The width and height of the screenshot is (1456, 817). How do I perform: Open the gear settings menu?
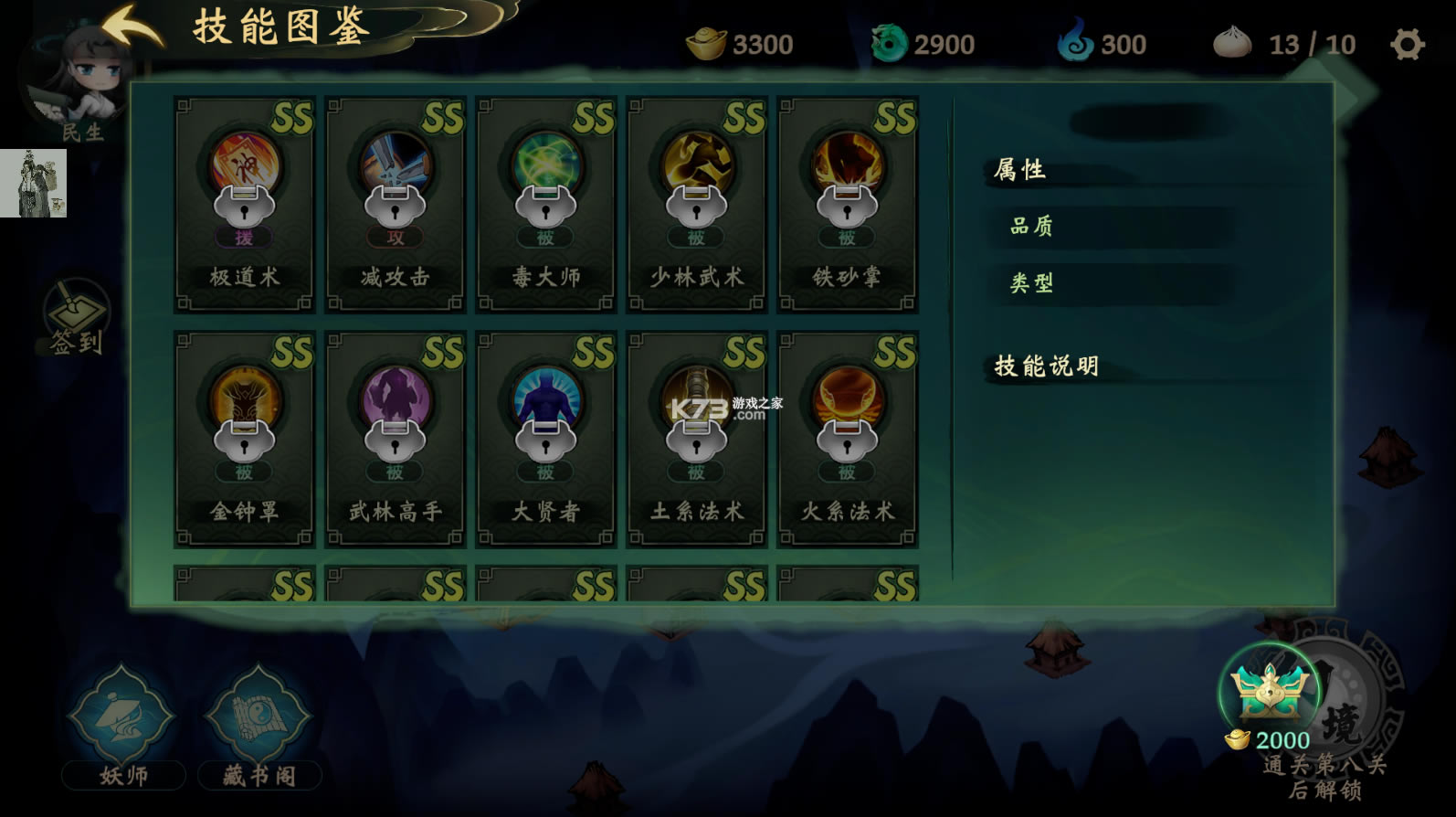pyautogui.click(x=1407, y=44)
